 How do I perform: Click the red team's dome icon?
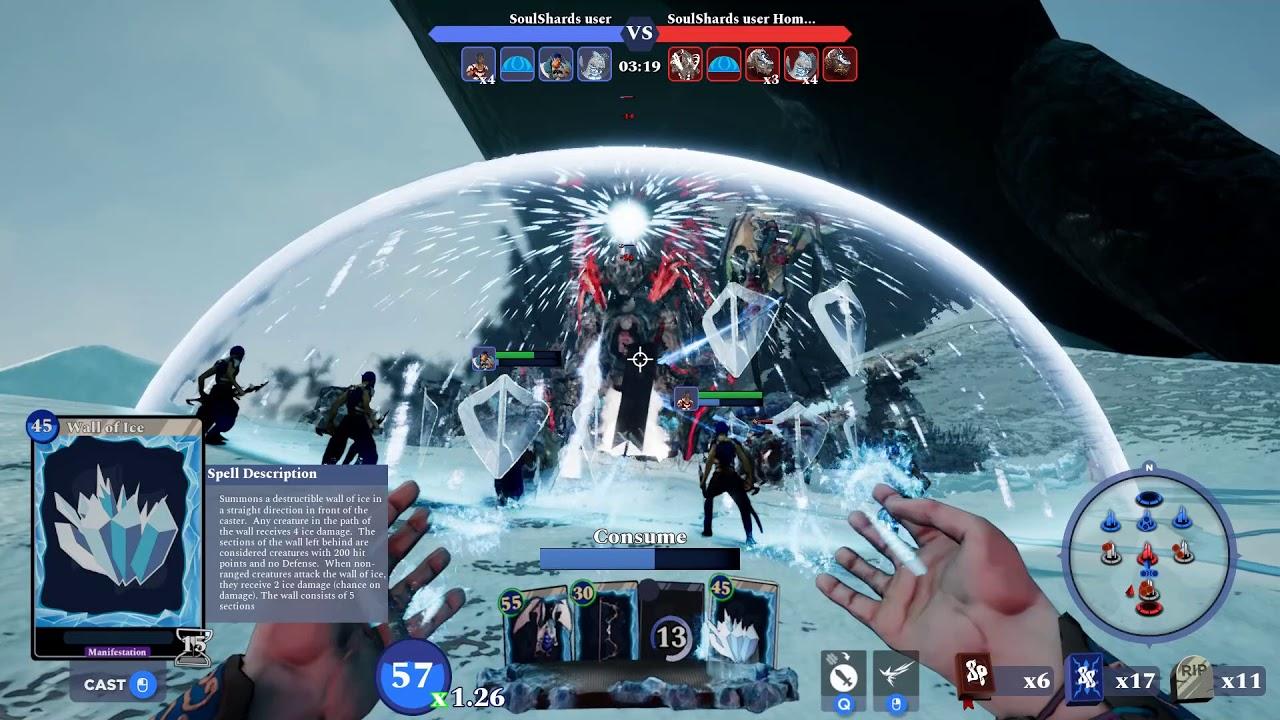tap(724, 62)
